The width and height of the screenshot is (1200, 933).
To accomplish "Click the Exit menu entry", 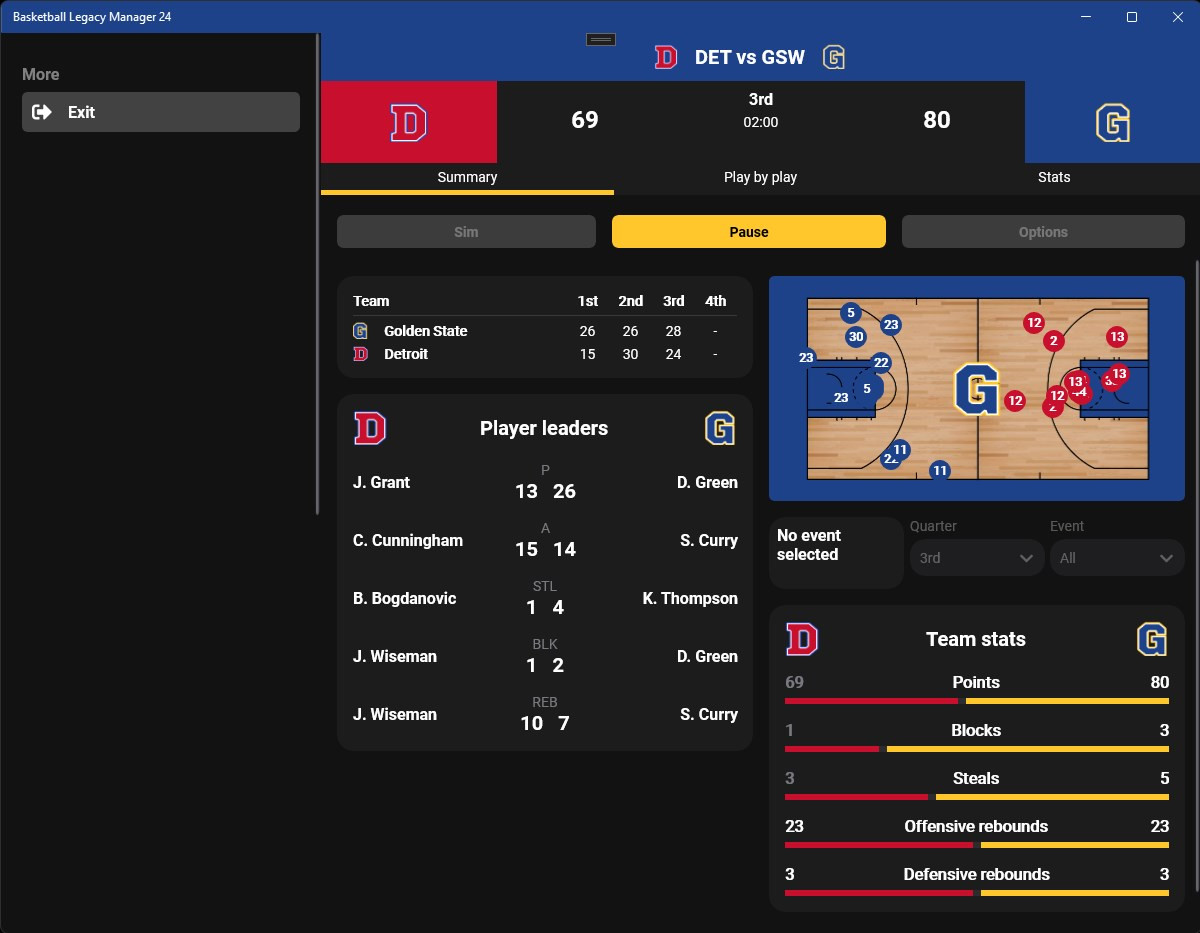I will (x=160, y=112).
